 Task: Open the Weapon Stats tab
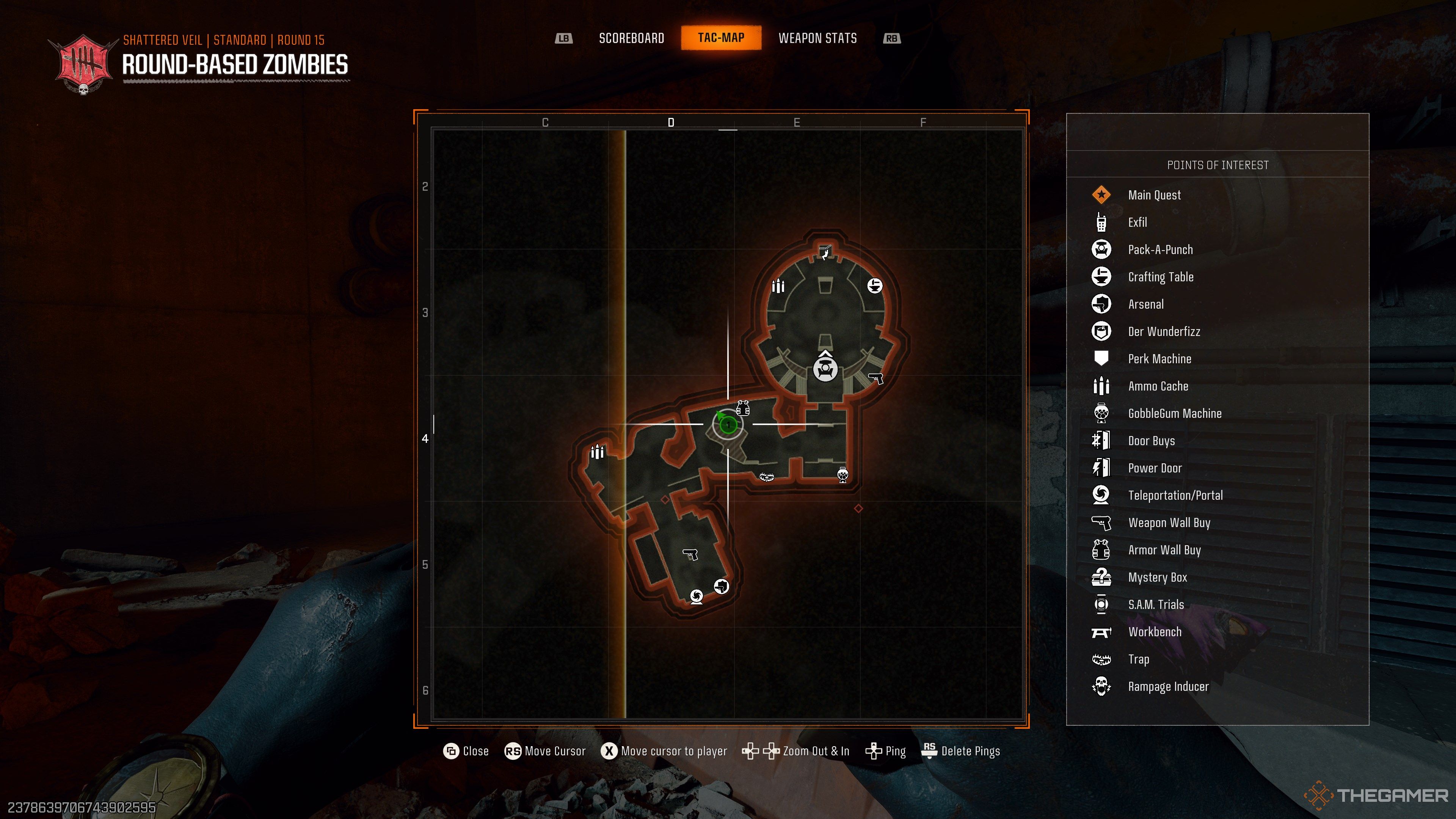[817, 38]
